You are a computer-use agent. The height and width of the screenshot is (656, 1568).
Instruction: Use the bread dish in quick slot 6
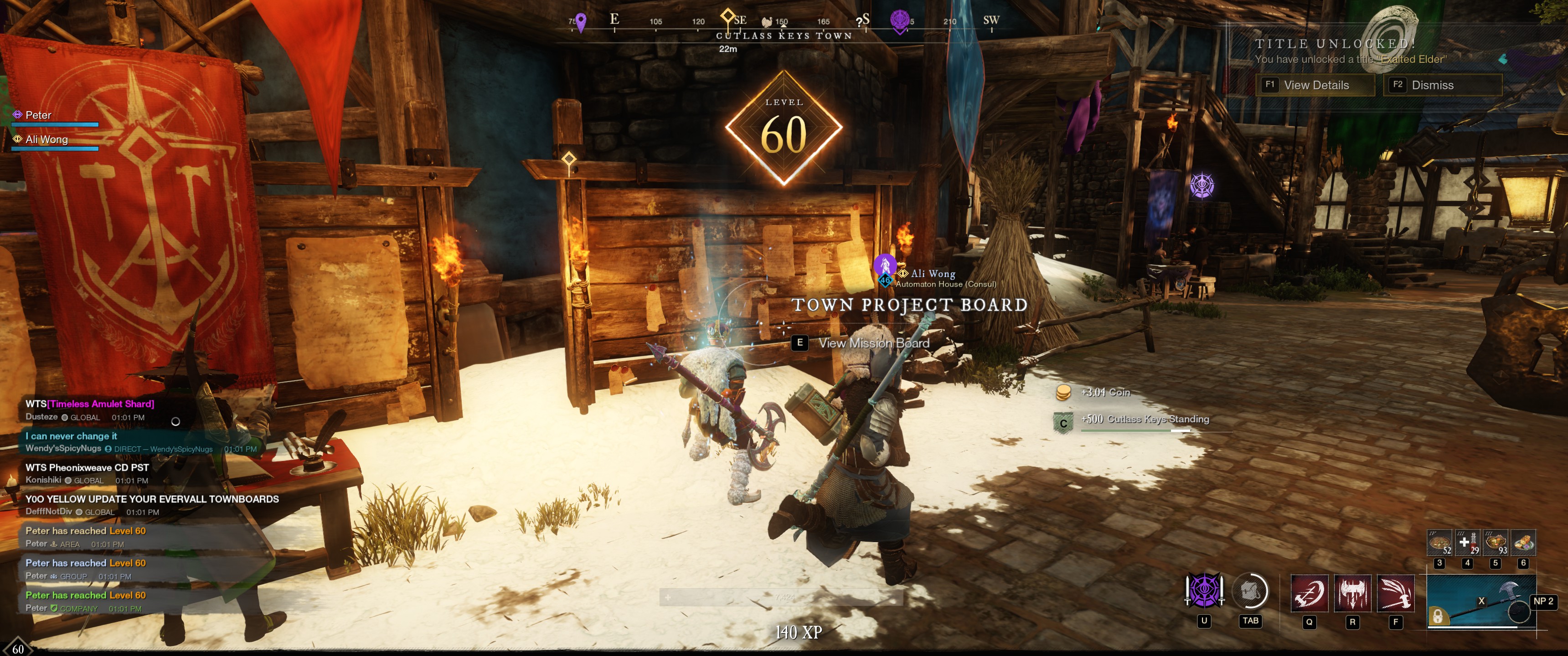click(x=1523, y=543)
